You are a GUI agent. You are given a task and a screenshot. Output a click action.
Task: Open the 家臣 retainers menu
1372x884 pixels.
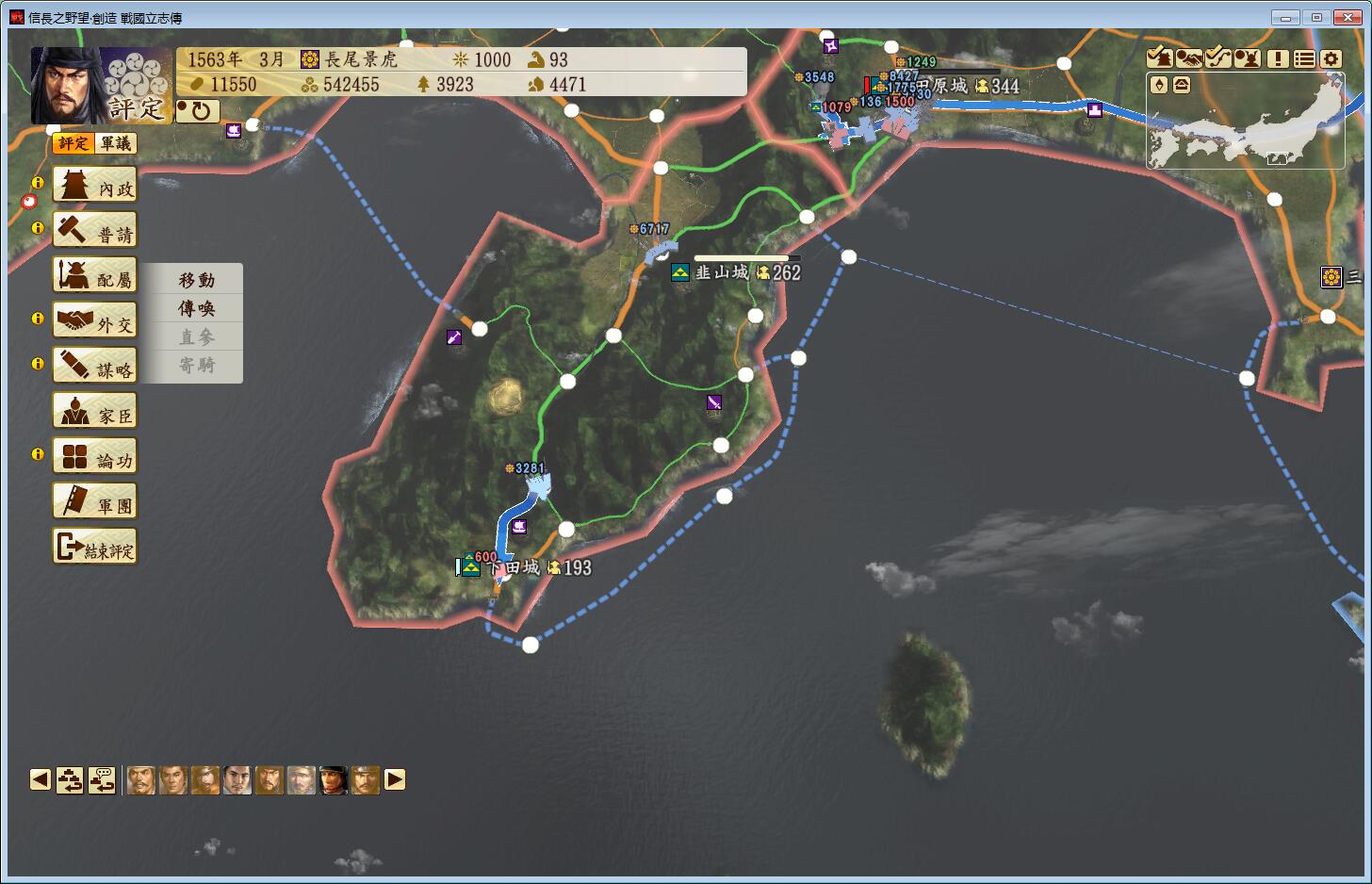[x=95, y=412]
